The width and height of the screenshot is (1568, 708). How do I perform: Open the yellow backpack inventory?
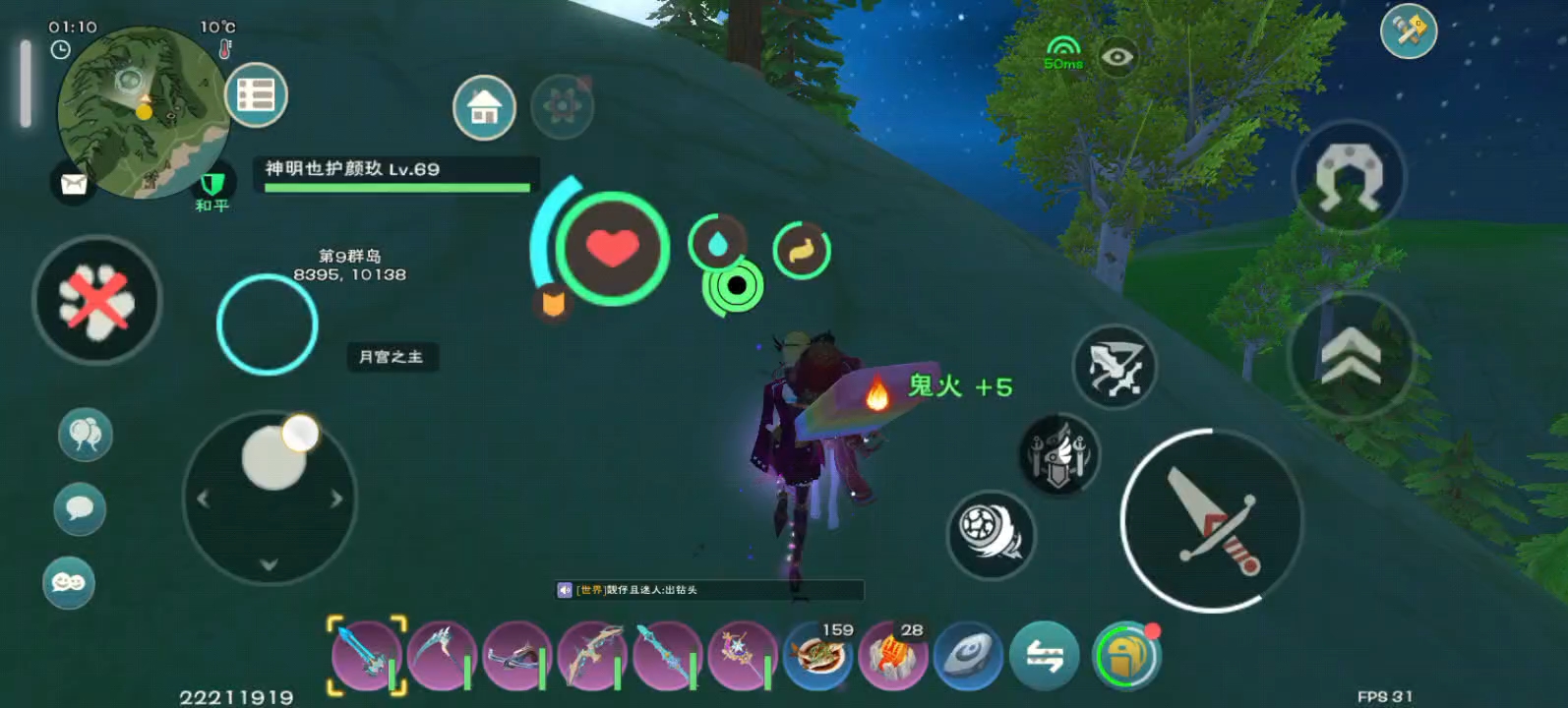[1126, 655]
